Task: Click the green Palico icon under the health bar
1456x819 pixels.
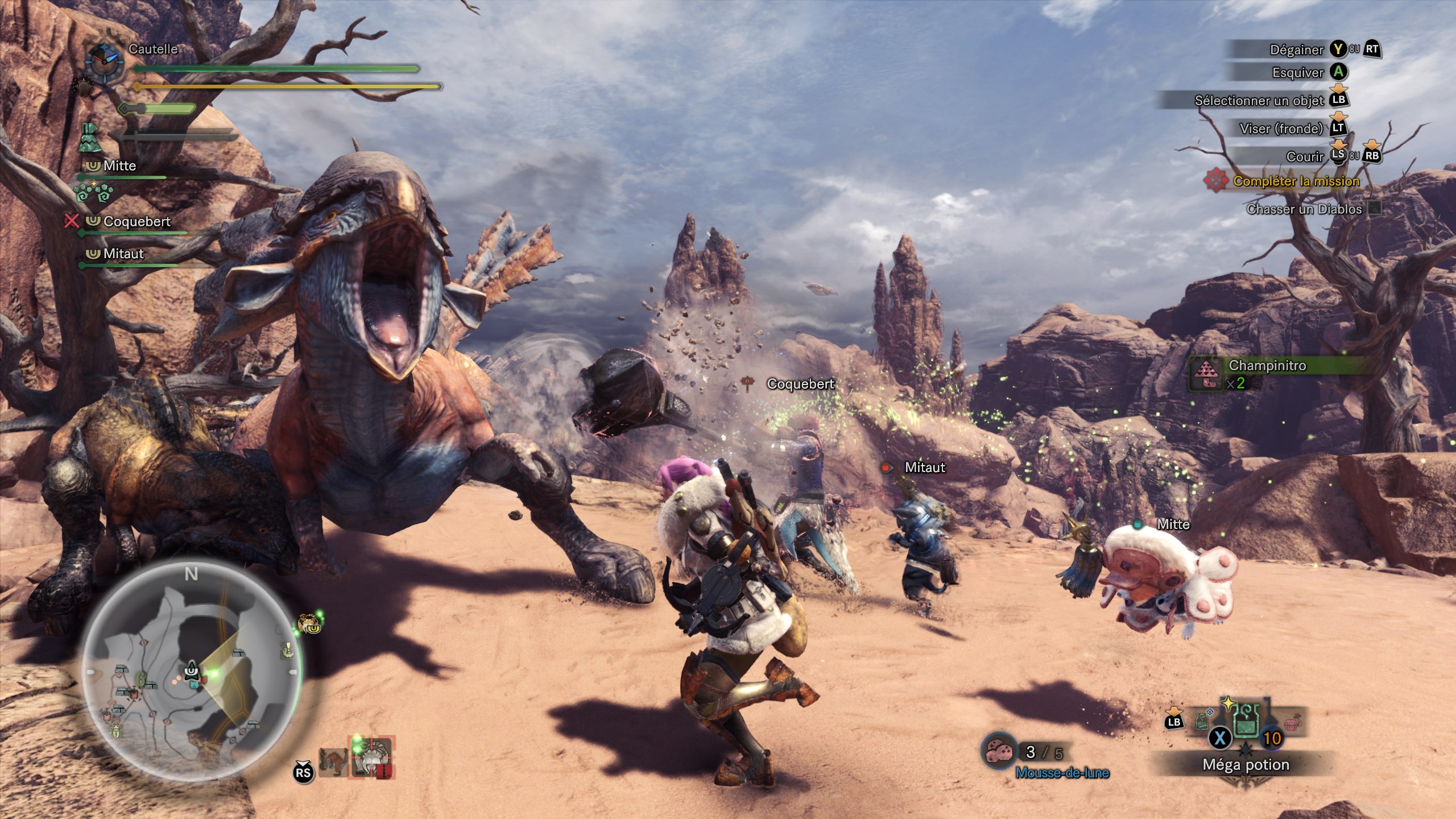Action: pos(90,138)
